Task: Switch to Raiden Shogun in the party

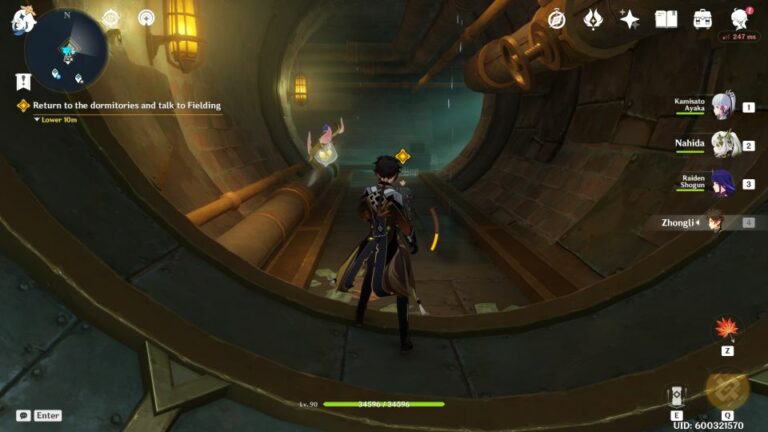Action: 722,183
